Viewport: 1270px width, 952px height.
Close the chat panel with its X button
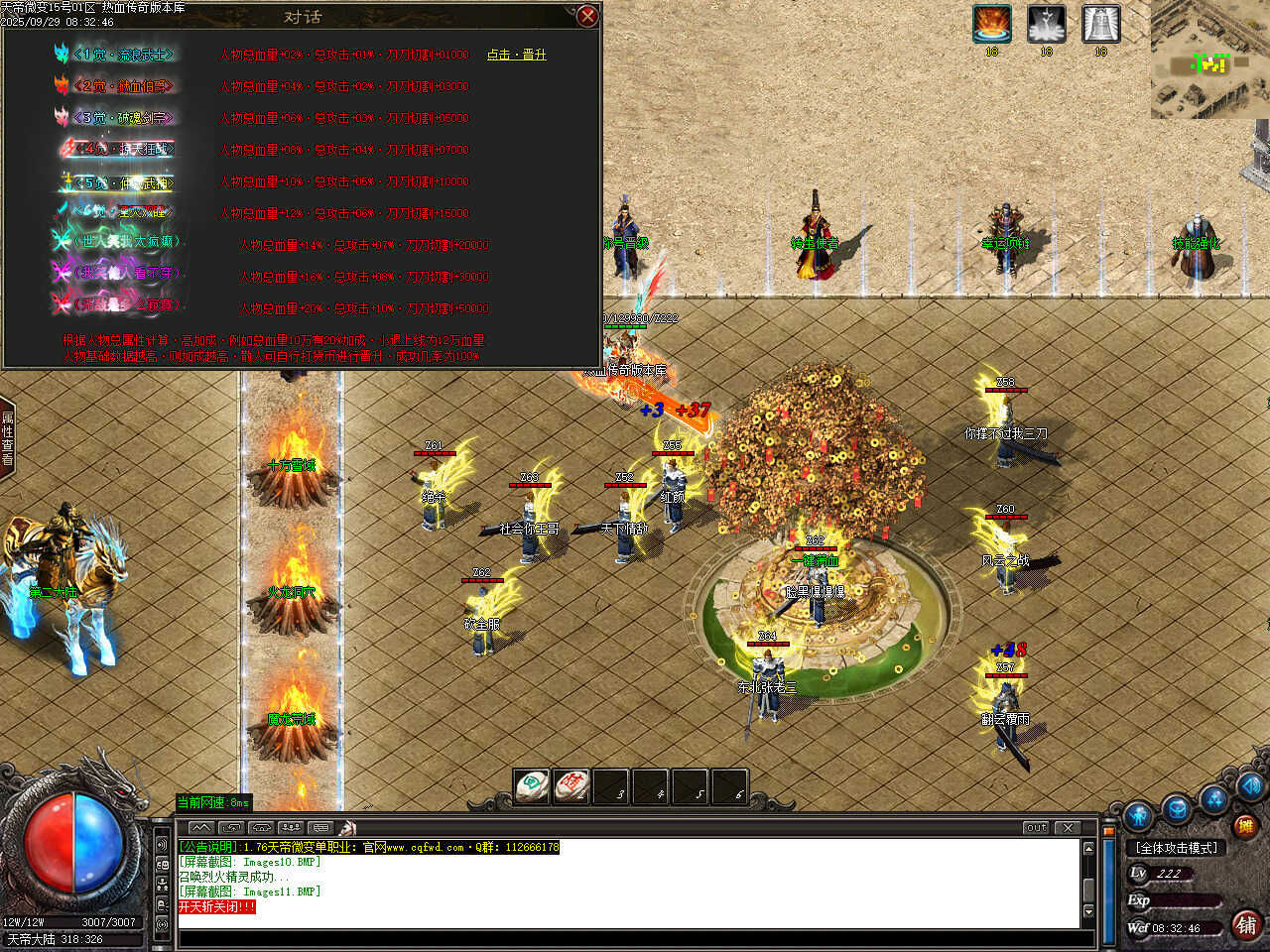point(1068,827)
